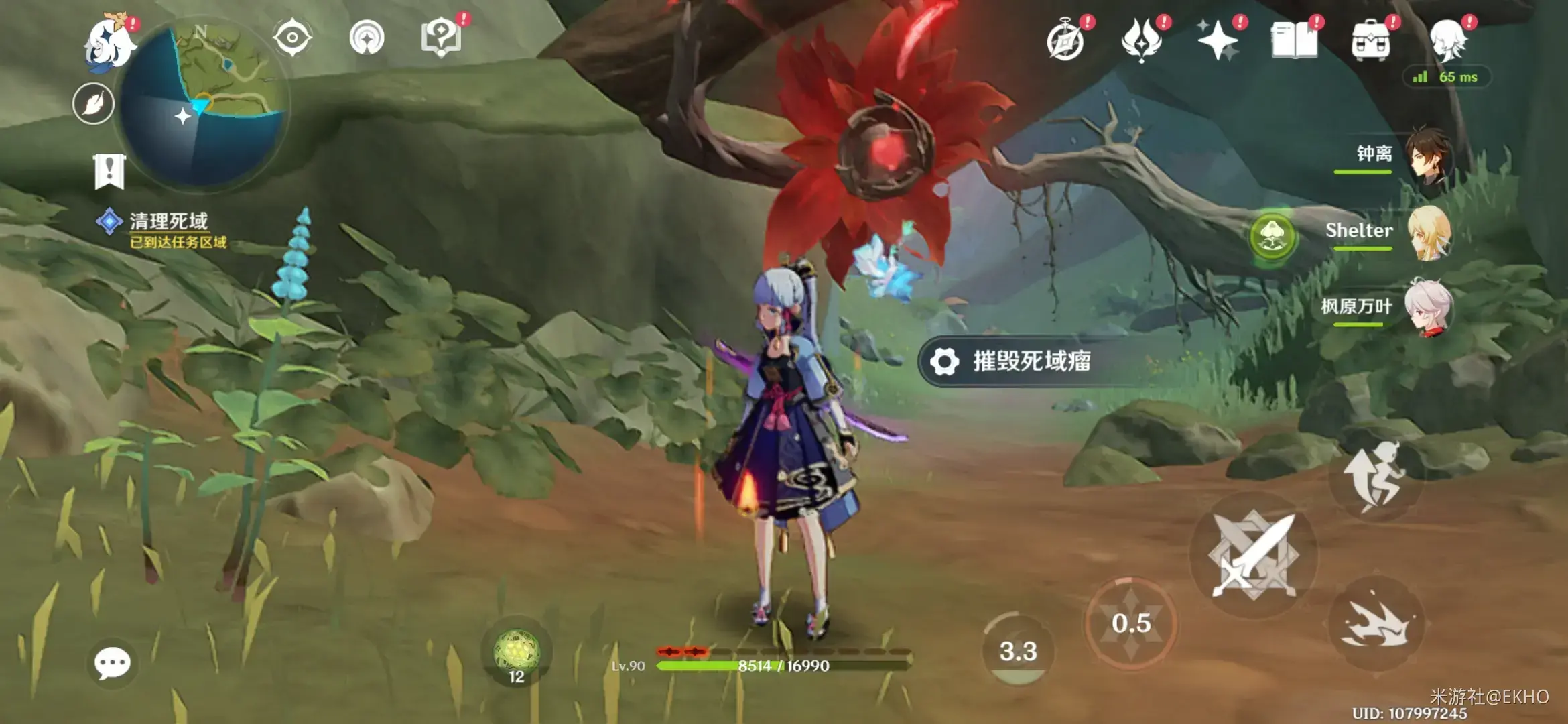1568x724 pixels.
Task: Open the events compass icon
Action: coord(1065,42)
